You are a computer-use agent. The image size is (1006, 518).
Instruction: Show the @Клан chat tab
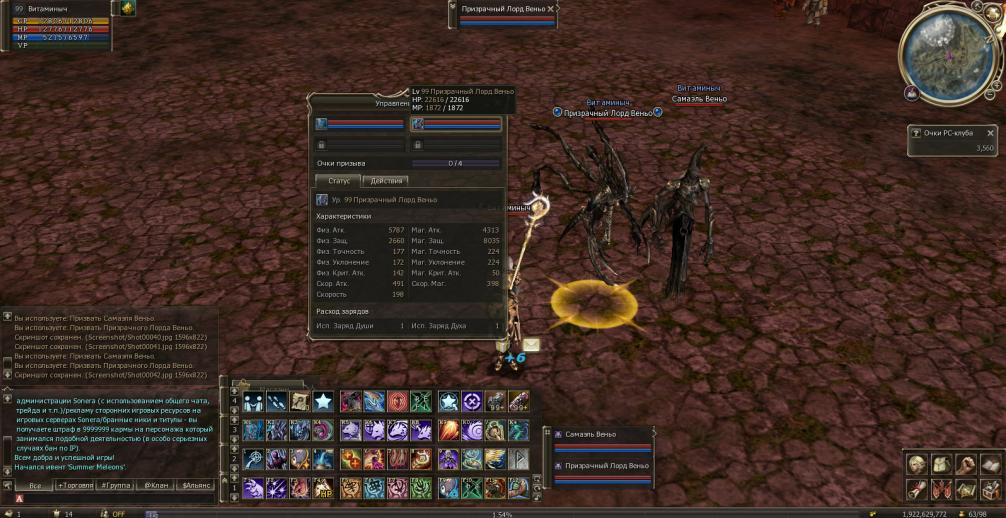pos(155,485)
